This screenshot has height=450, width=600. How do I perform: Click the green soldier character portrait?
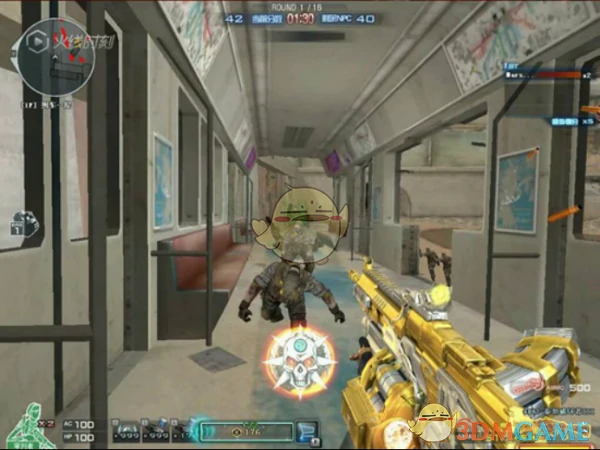click(x=27, y=424)
